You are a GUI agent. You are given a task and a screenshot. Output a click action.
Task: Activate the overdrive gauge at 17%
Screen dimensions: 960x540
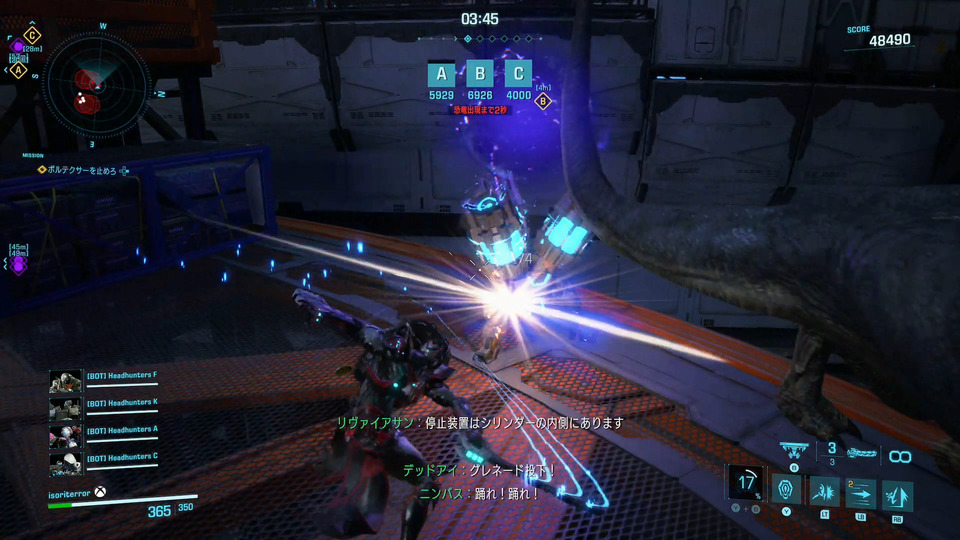[744, 483]
